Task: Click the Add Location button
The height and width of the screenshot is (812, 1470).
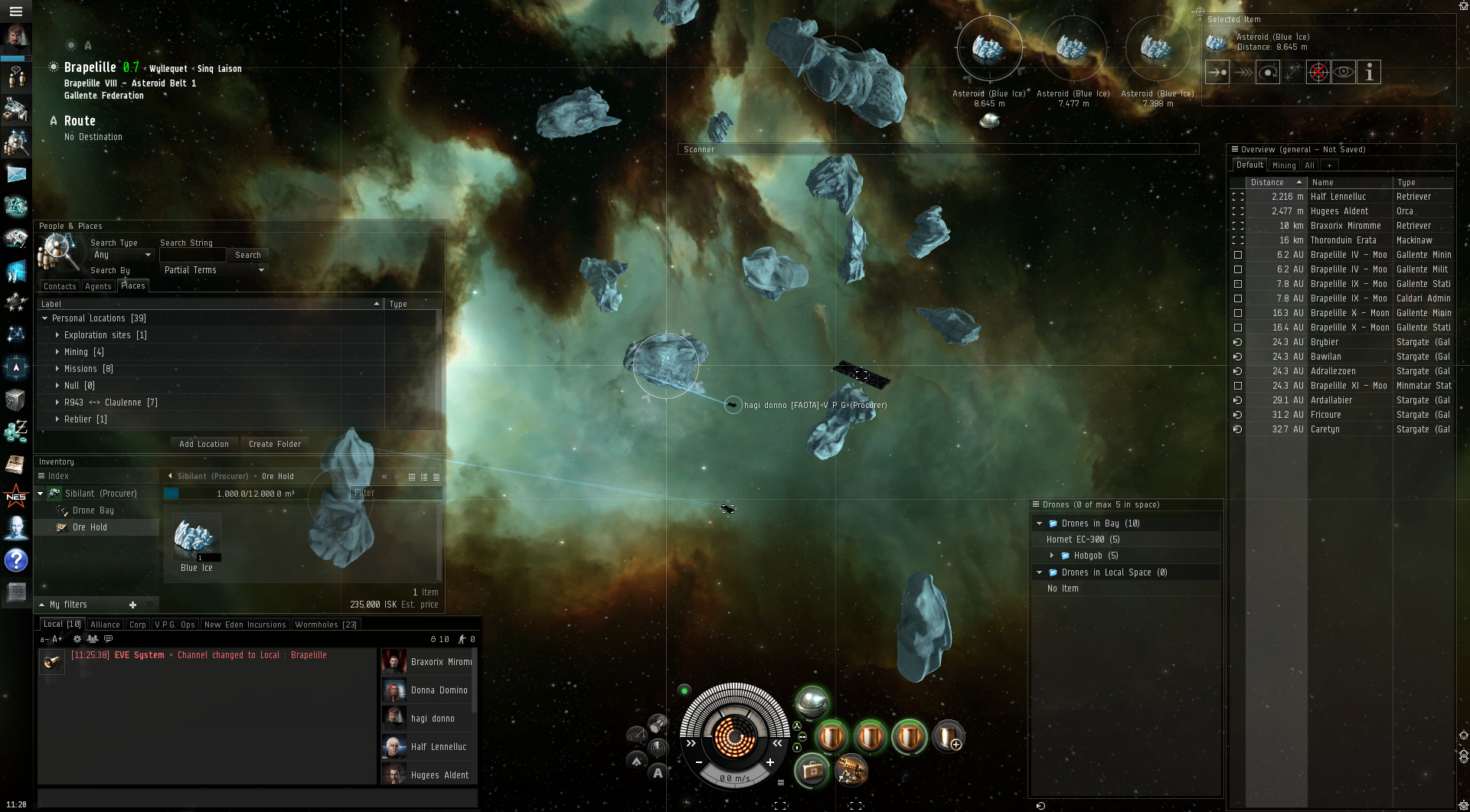Action: [204, 444]
